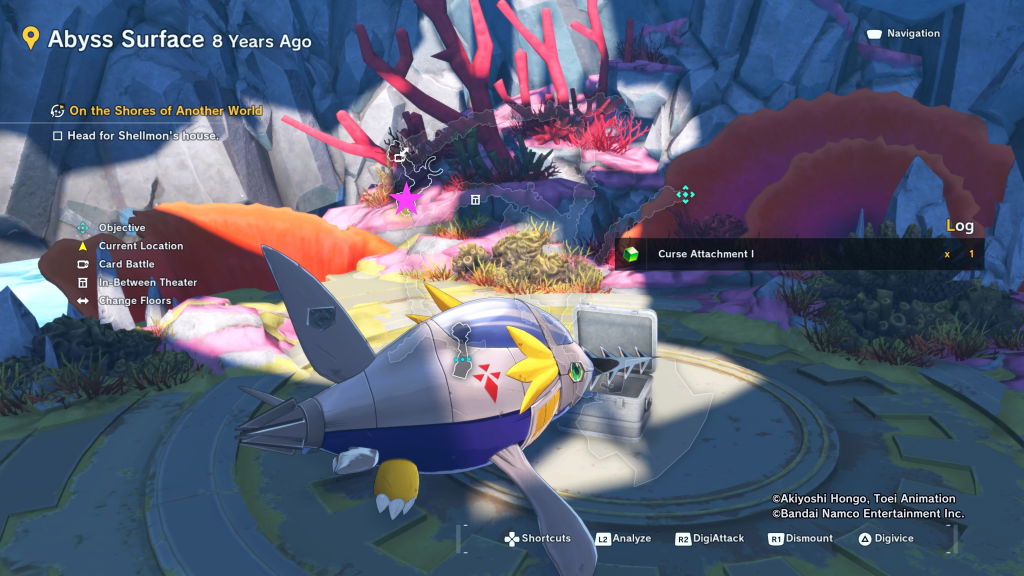This screenshot has height=576, width=1024.
Task: Select the Card Battle marker on the map
Action: (x=398, y=154)
